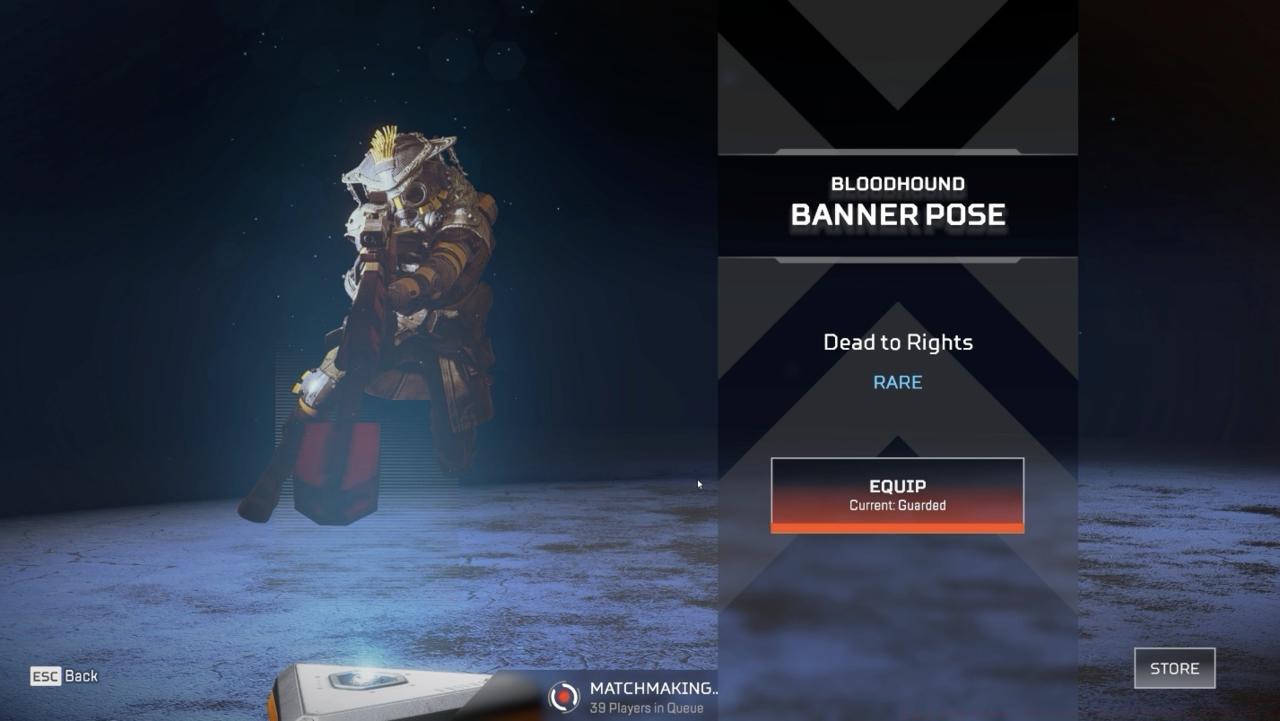Open the STORE
This screenshot has height=721, width=1280.
point(1174,668)
